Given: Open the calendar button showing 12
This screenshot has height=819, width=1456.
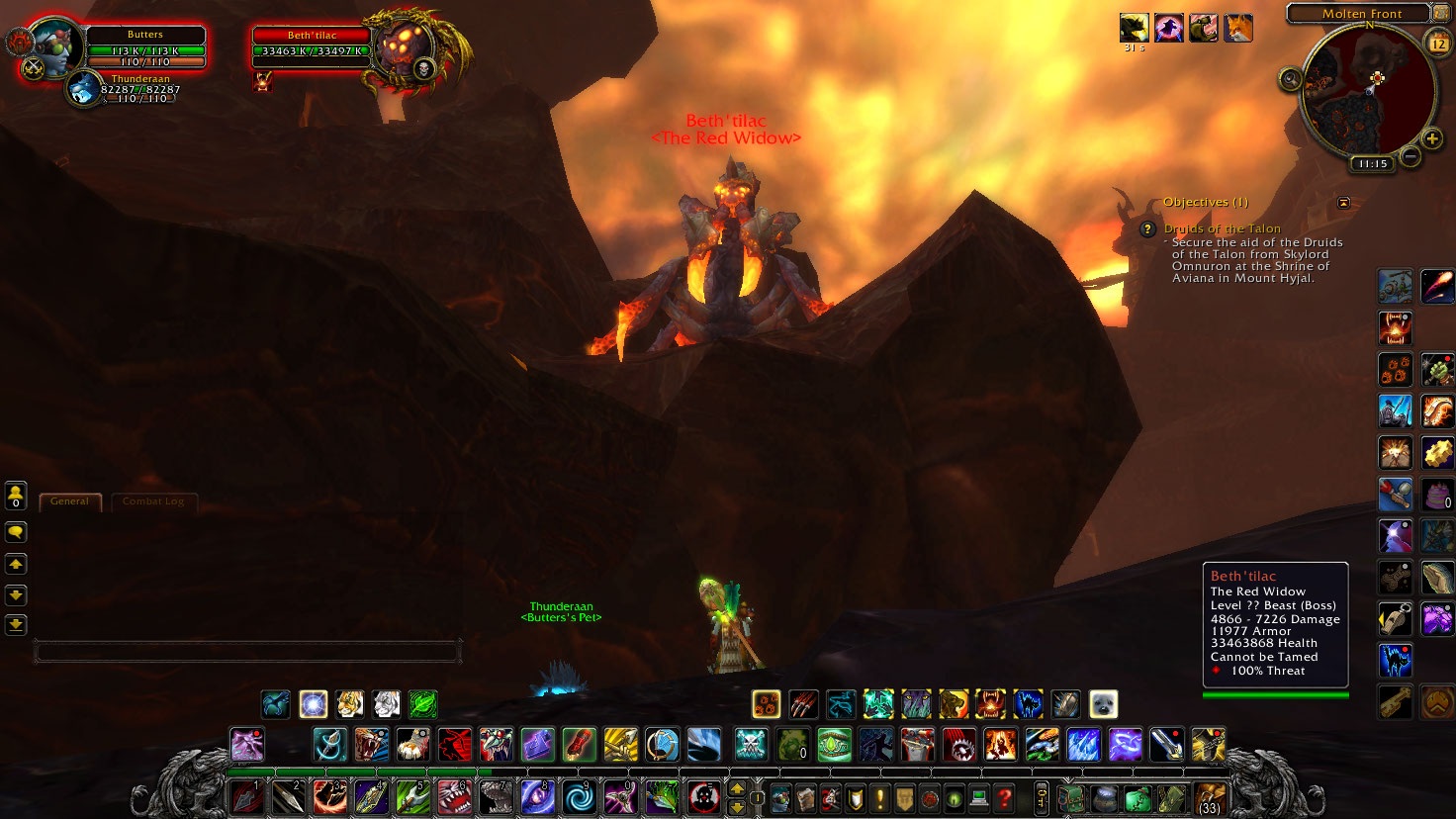Looking at the screenshot, I should click(1438, 43).
